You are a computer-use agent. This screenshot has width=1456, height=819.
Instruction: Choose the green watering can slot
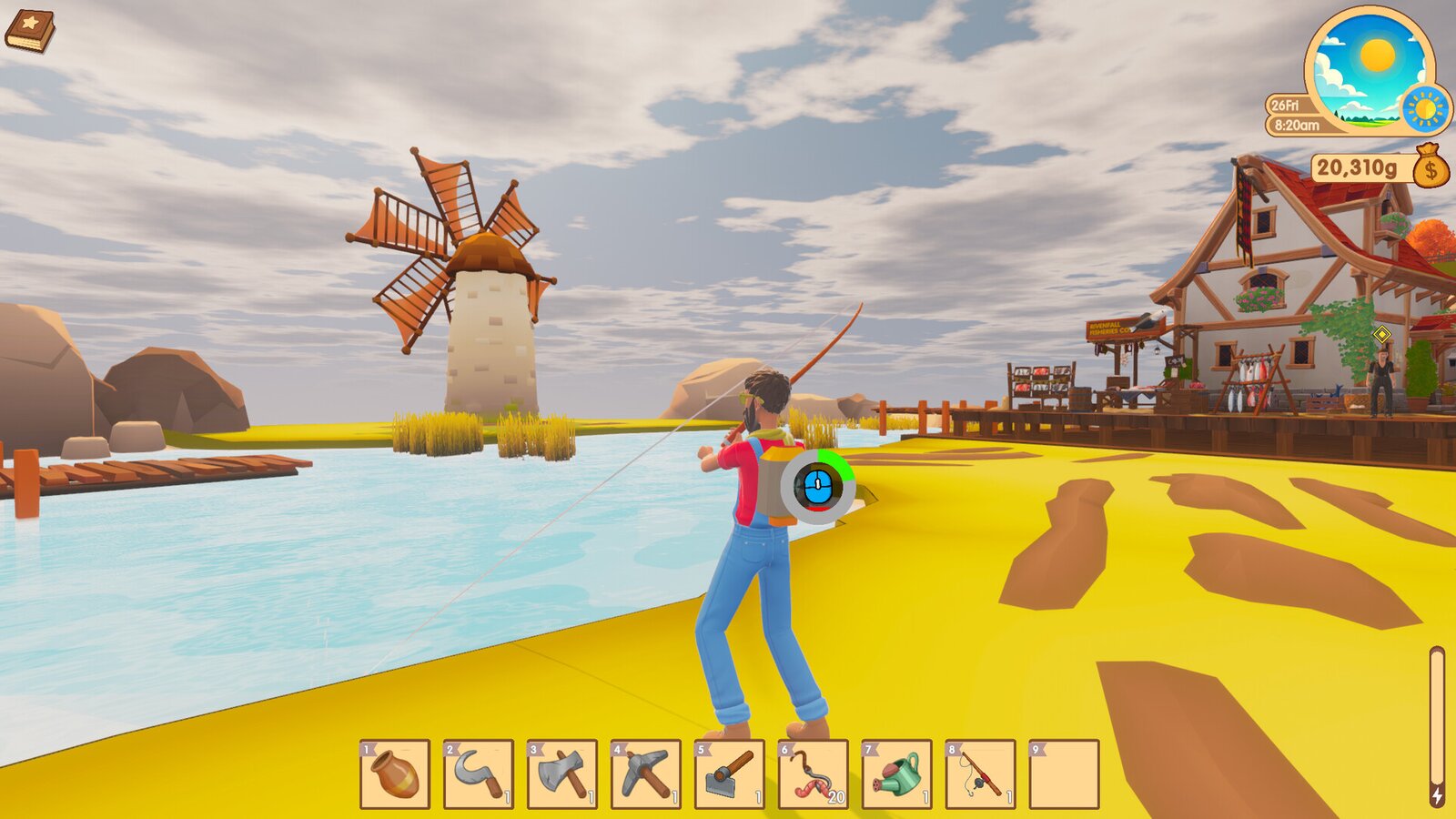897,773
